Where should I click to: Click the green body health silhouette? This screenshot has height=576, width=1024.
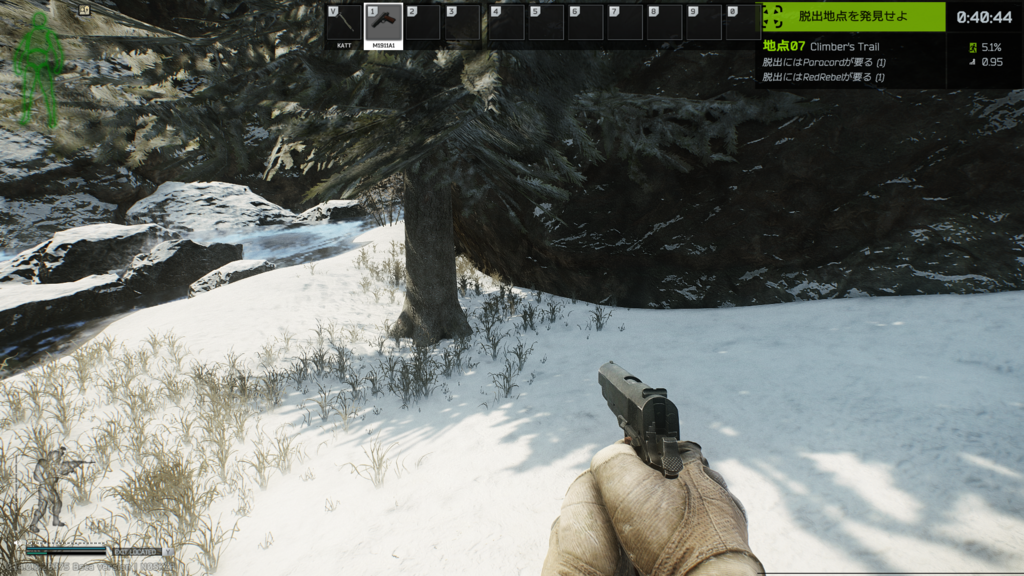point(38,68)
